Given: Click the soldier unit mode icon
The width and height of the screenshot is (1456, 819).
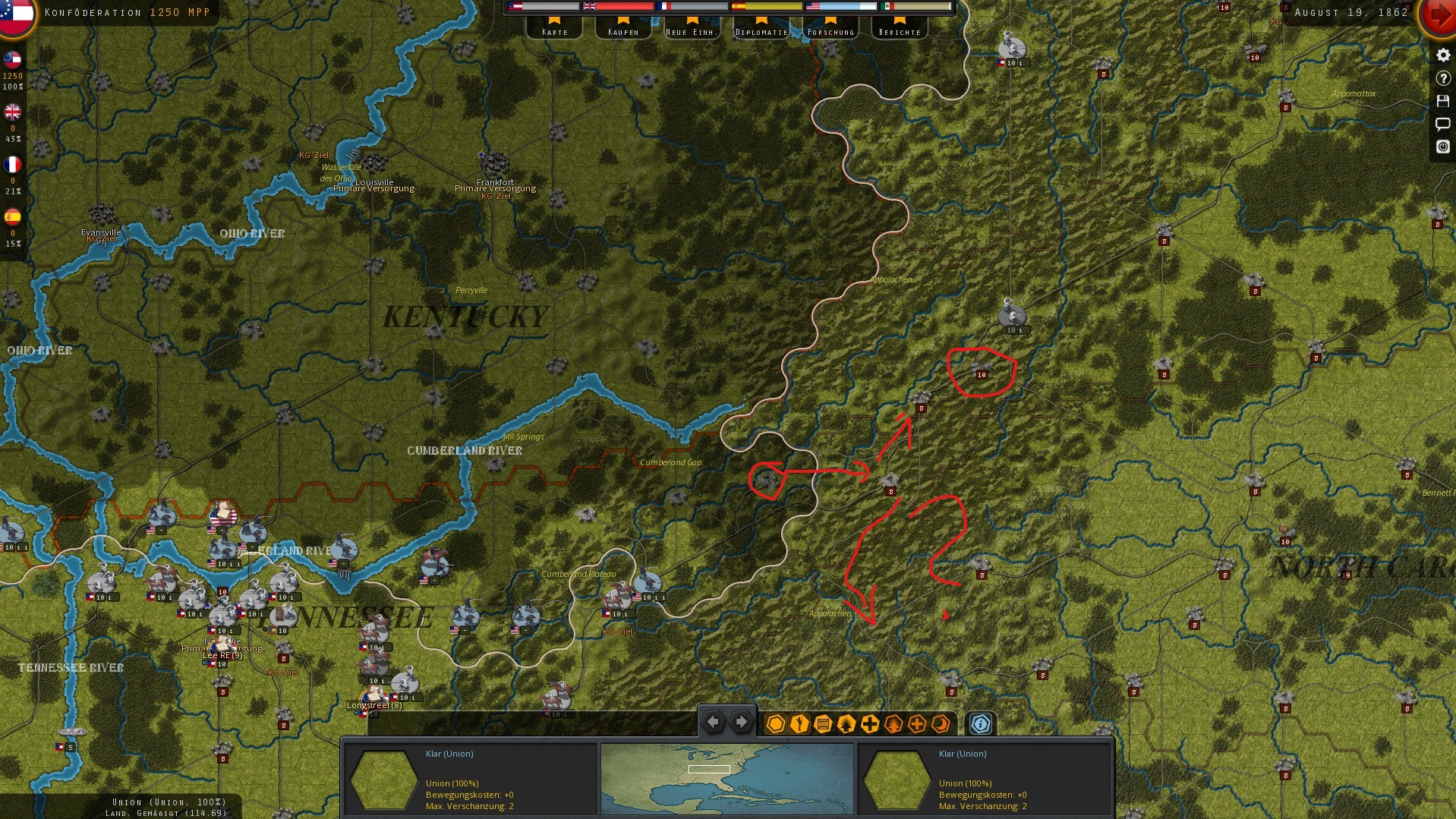Looking at the screenshot, I should tap(799, 723).
